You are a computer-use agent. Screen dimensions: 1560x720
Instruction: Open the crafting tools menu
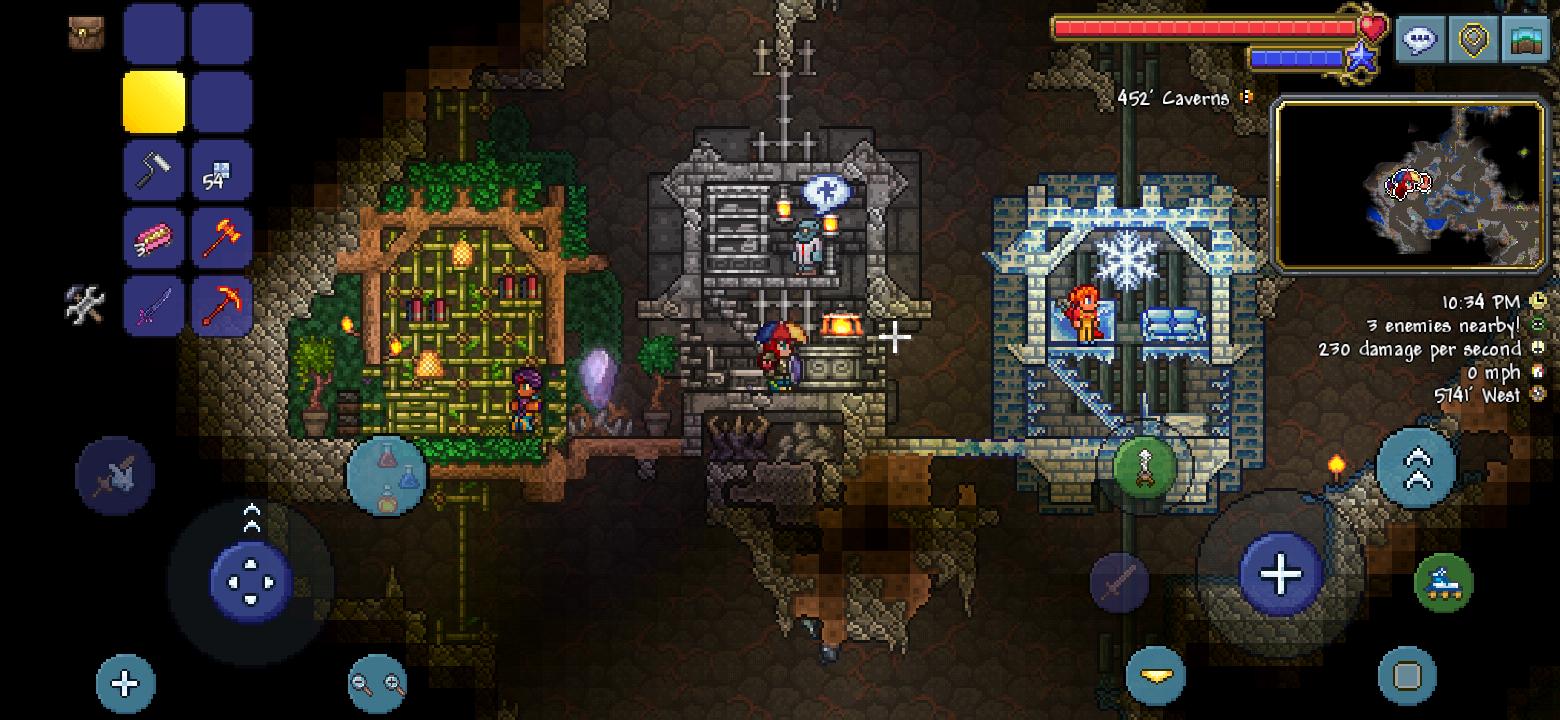[85, 305]
